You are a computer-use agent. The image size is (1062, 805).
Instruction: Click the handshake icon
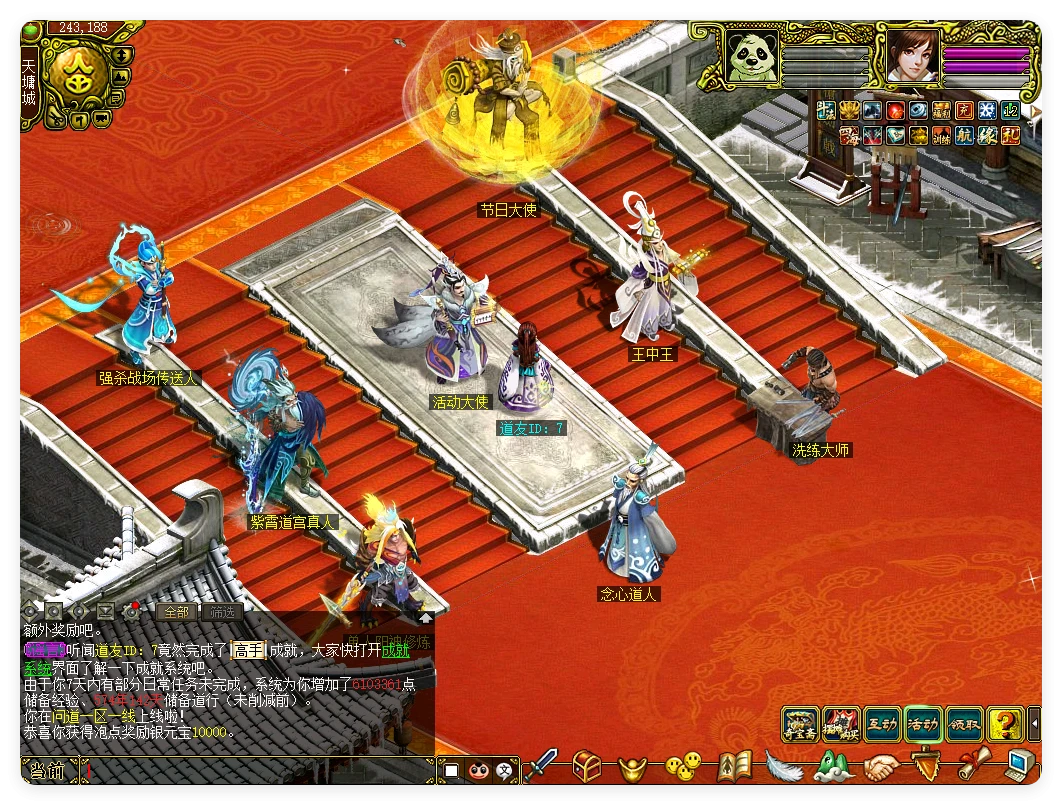tap(881, 768)
